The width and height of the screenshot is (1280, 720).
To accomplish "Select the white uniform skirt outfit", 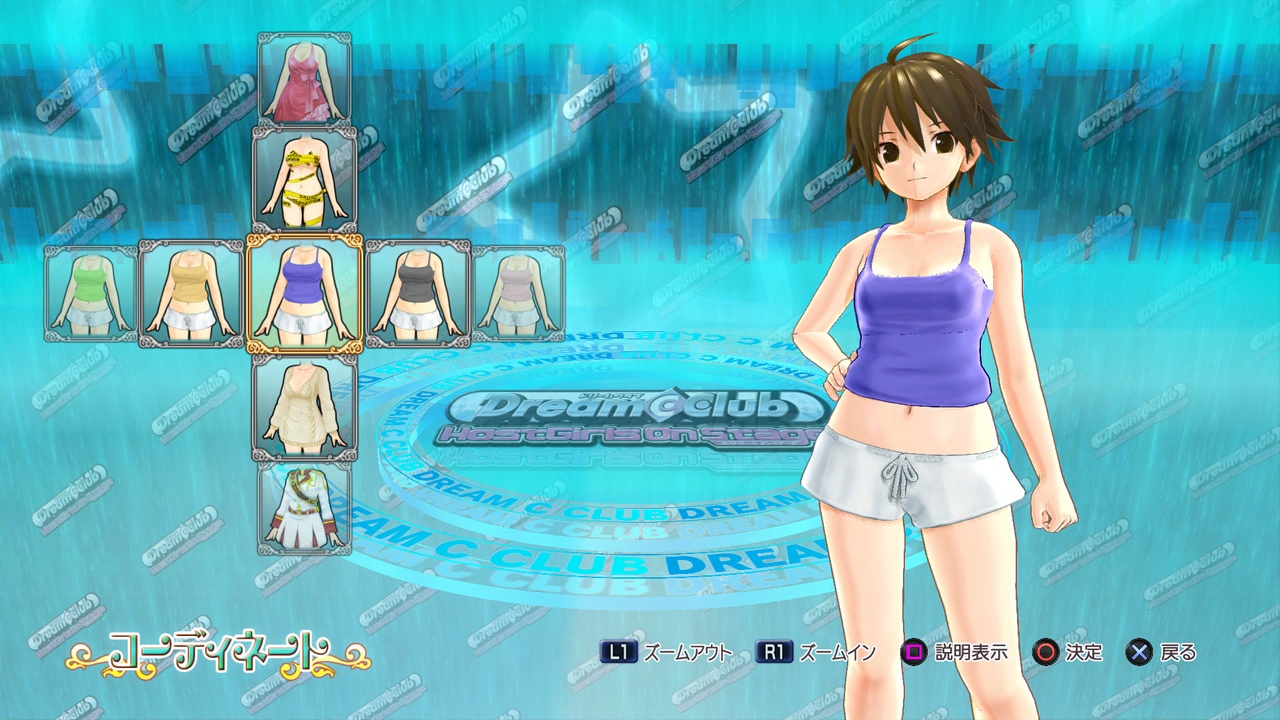I will tap(305, 506).
